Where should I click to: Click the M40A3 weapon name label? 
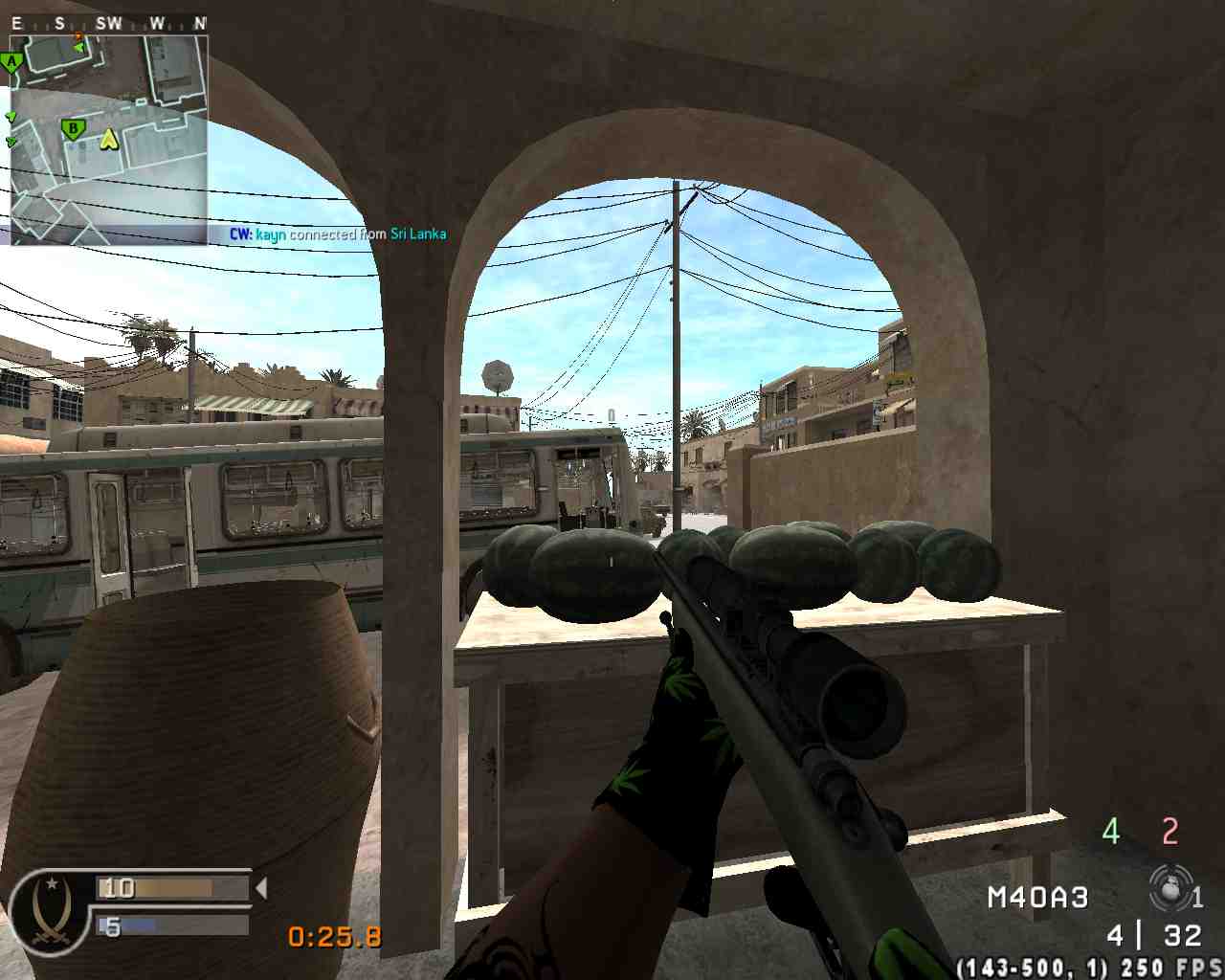coord(1037,898)
